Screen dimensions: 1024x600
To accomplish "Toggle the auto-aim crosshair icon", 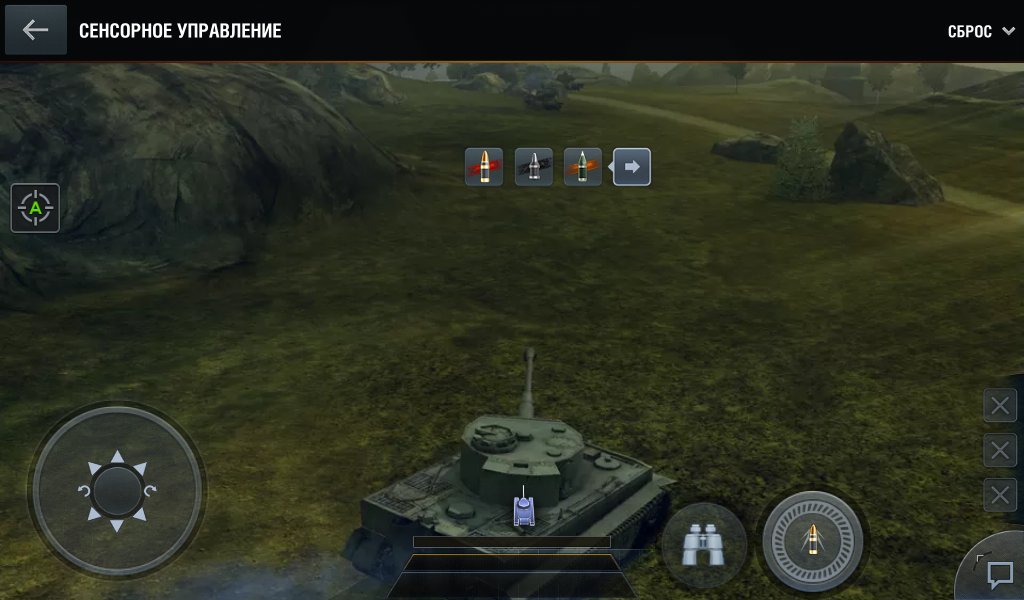I will click(36, 208).
